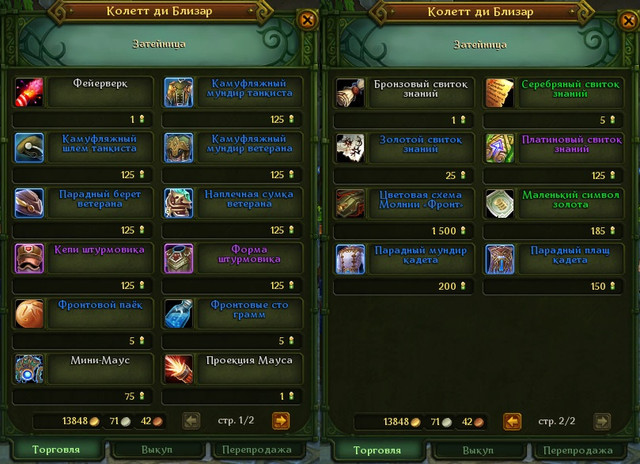The height and width of the screenshot is (464, 640).
Task: Pick the Бронзовый свиток знаний scroll
Action: (351, 93)
